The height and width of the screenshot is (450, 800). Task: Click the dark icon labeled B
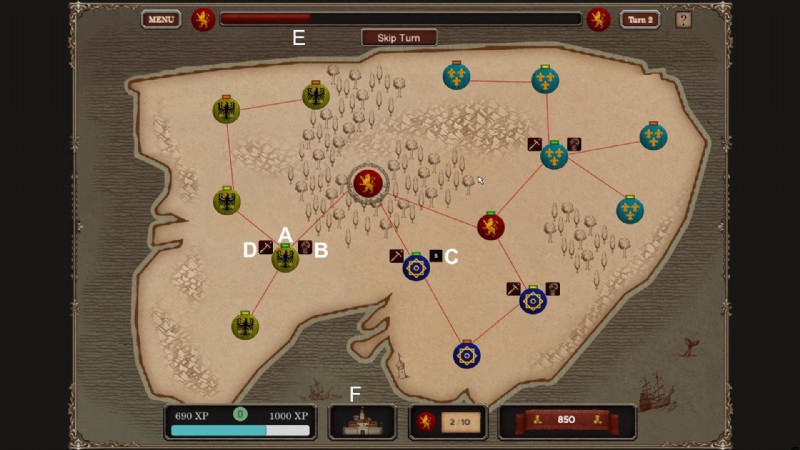tap(305, 247)
